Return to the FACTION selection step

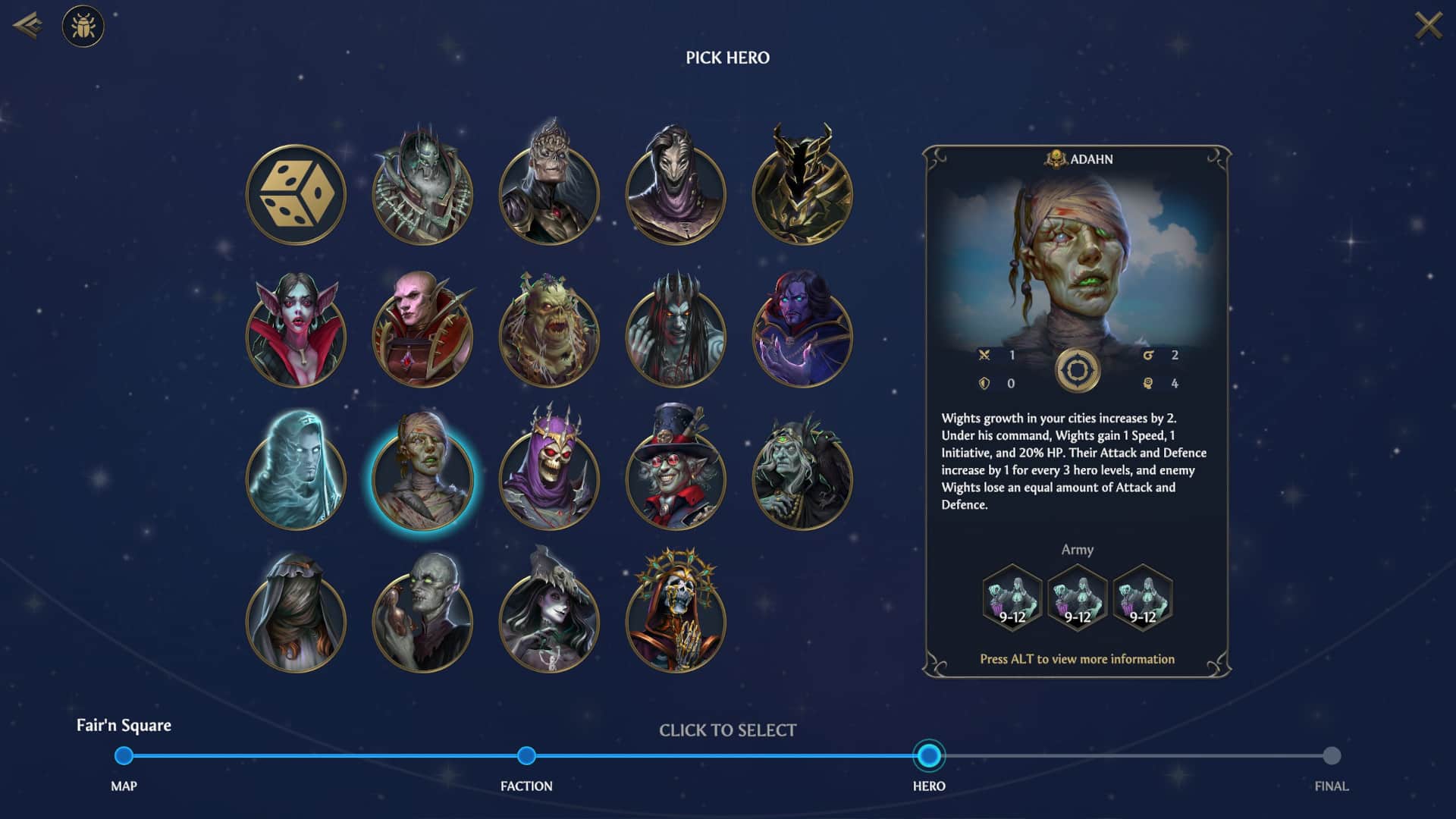[526, 755]
